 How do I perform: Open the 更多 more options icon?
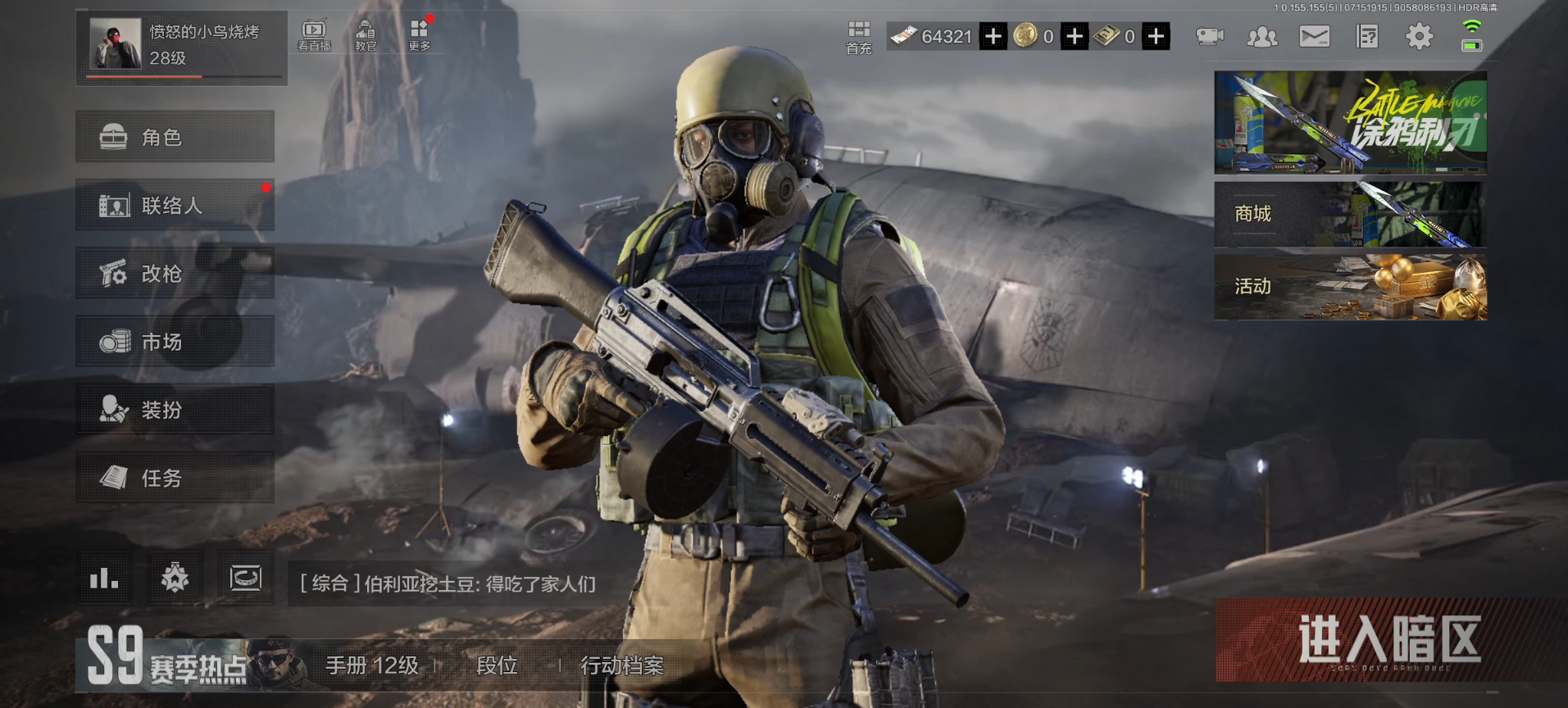point(419,35)
